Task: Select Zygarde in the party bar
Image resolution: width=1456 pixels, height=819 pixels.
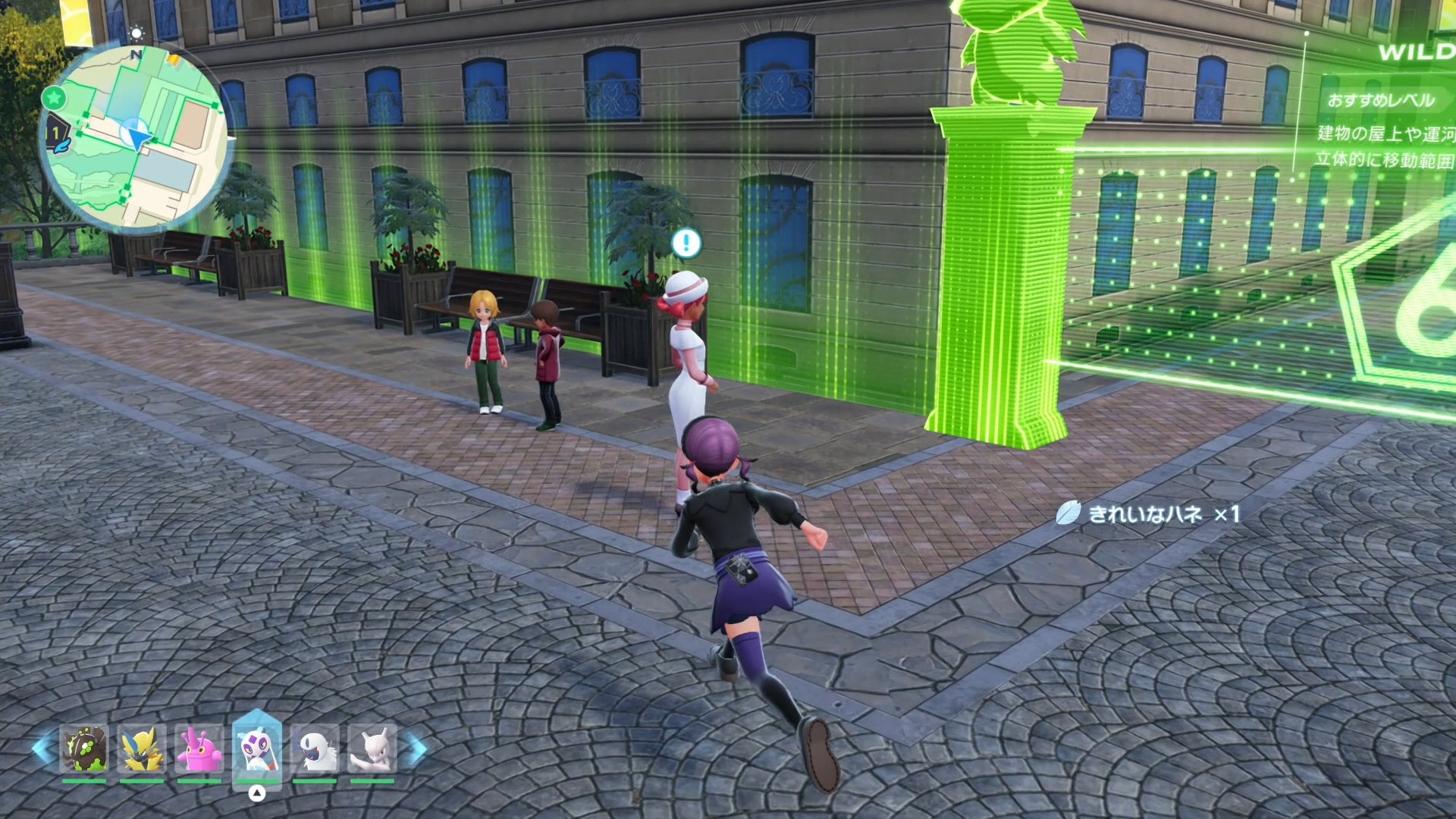Action: click(x=84, y=748)
